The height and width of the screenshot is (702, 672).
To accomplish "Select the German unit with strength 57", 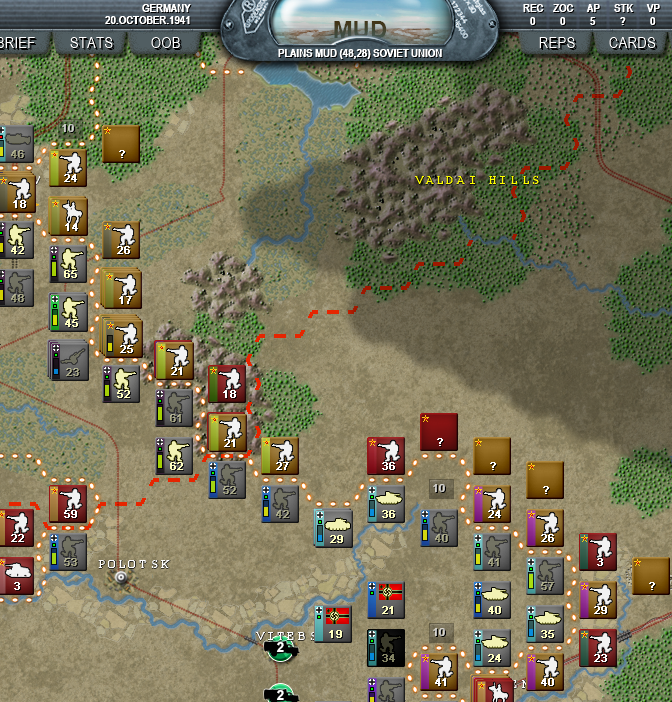I will pos(546,576).
